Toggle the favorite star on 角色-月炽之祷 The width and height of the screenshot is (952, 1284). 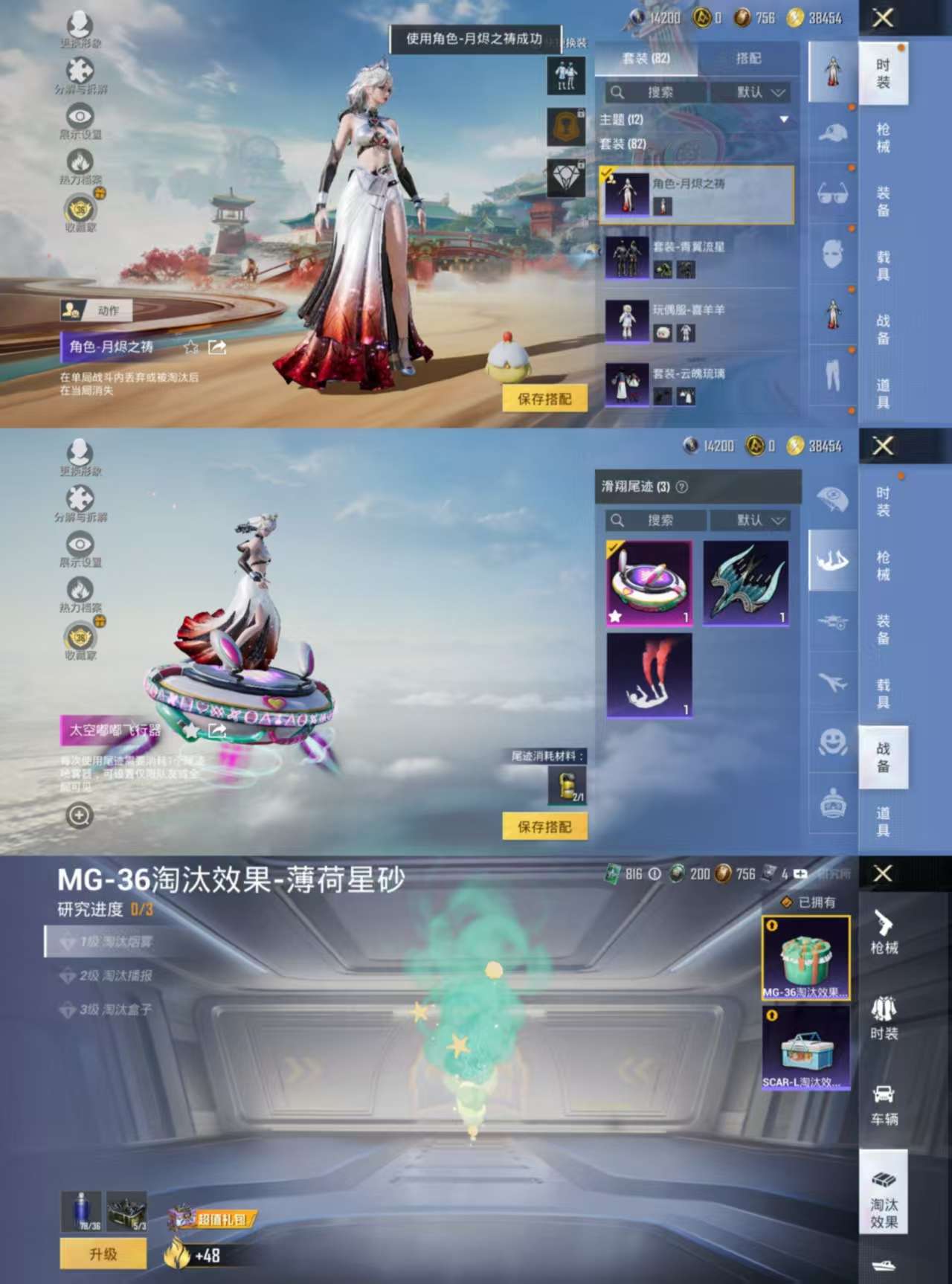coord(191,346)
